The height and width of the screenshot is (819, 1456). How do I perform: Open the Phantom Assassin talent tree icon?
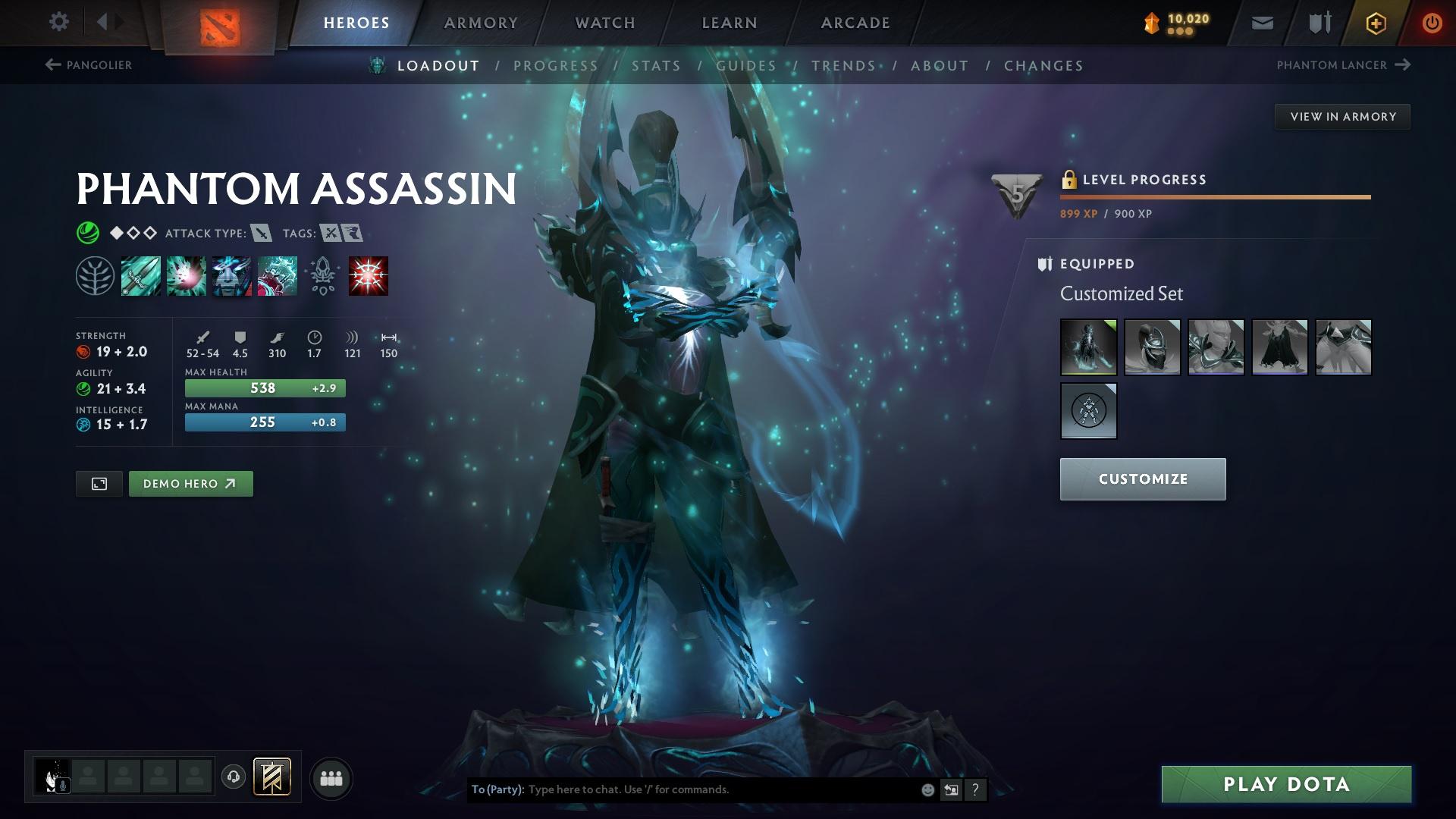point(95,275)
